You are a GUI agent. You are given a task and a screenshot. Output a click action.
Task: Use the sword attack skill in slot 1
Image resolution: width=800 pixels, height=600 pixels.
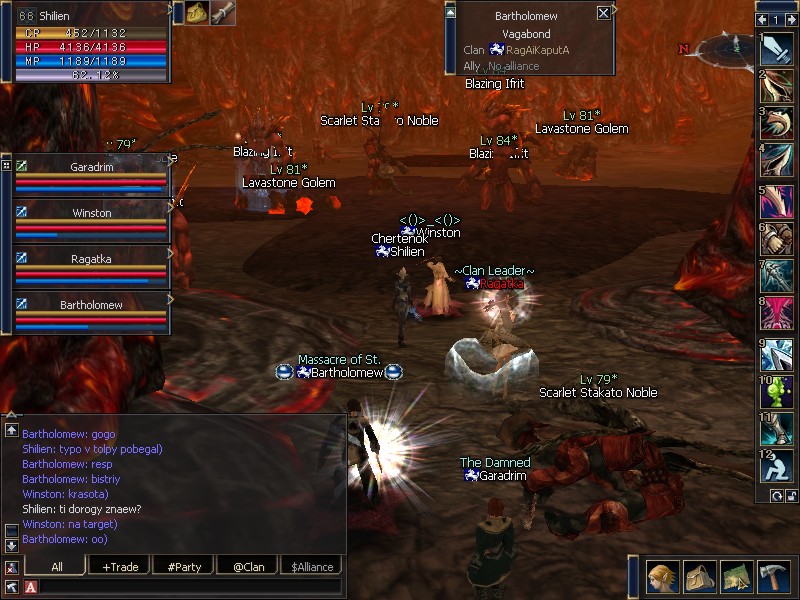click(777, 49)
